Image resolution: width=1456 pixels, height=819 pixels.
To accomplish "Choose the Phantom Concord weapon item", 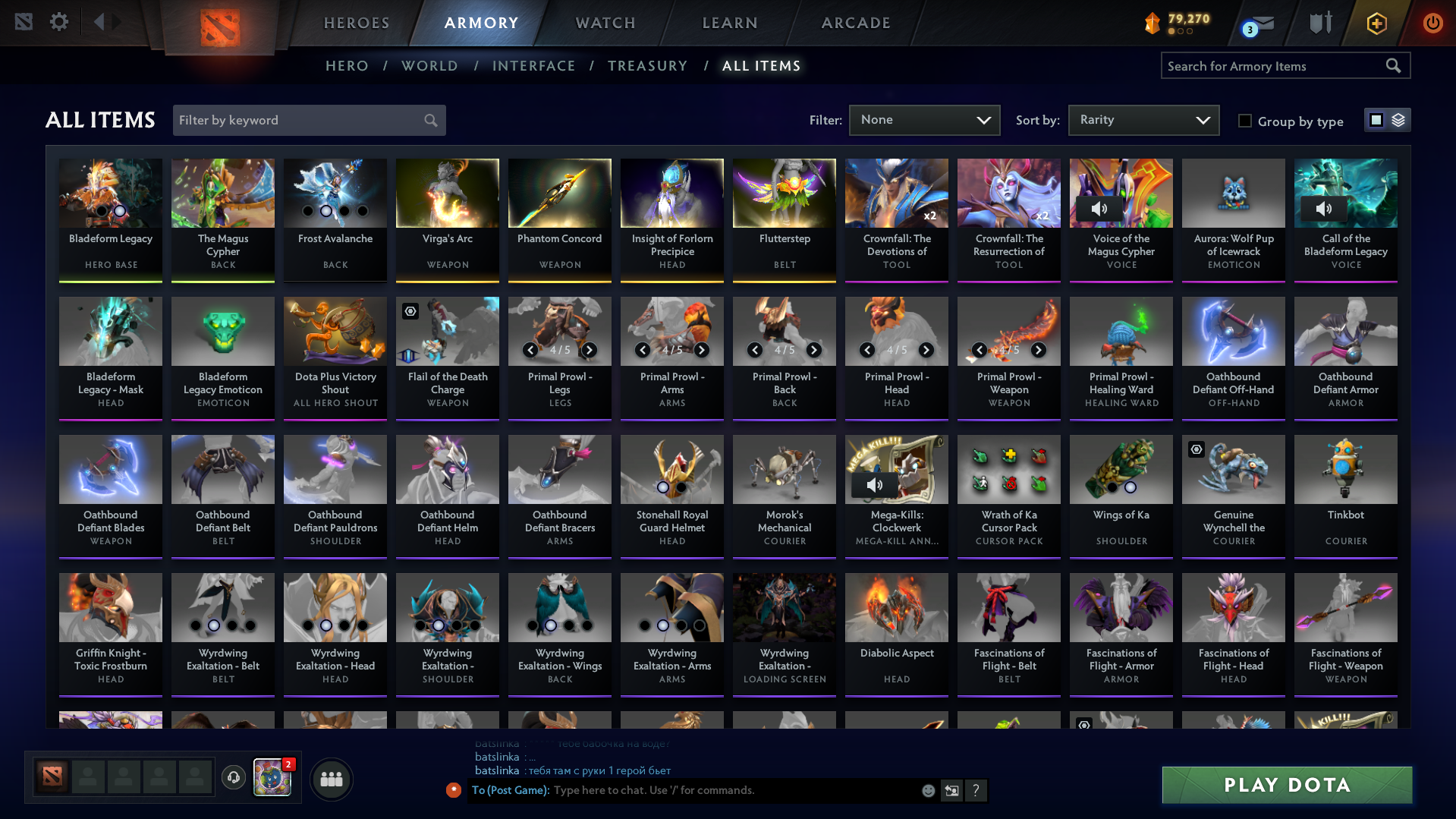I will point(560,219).
